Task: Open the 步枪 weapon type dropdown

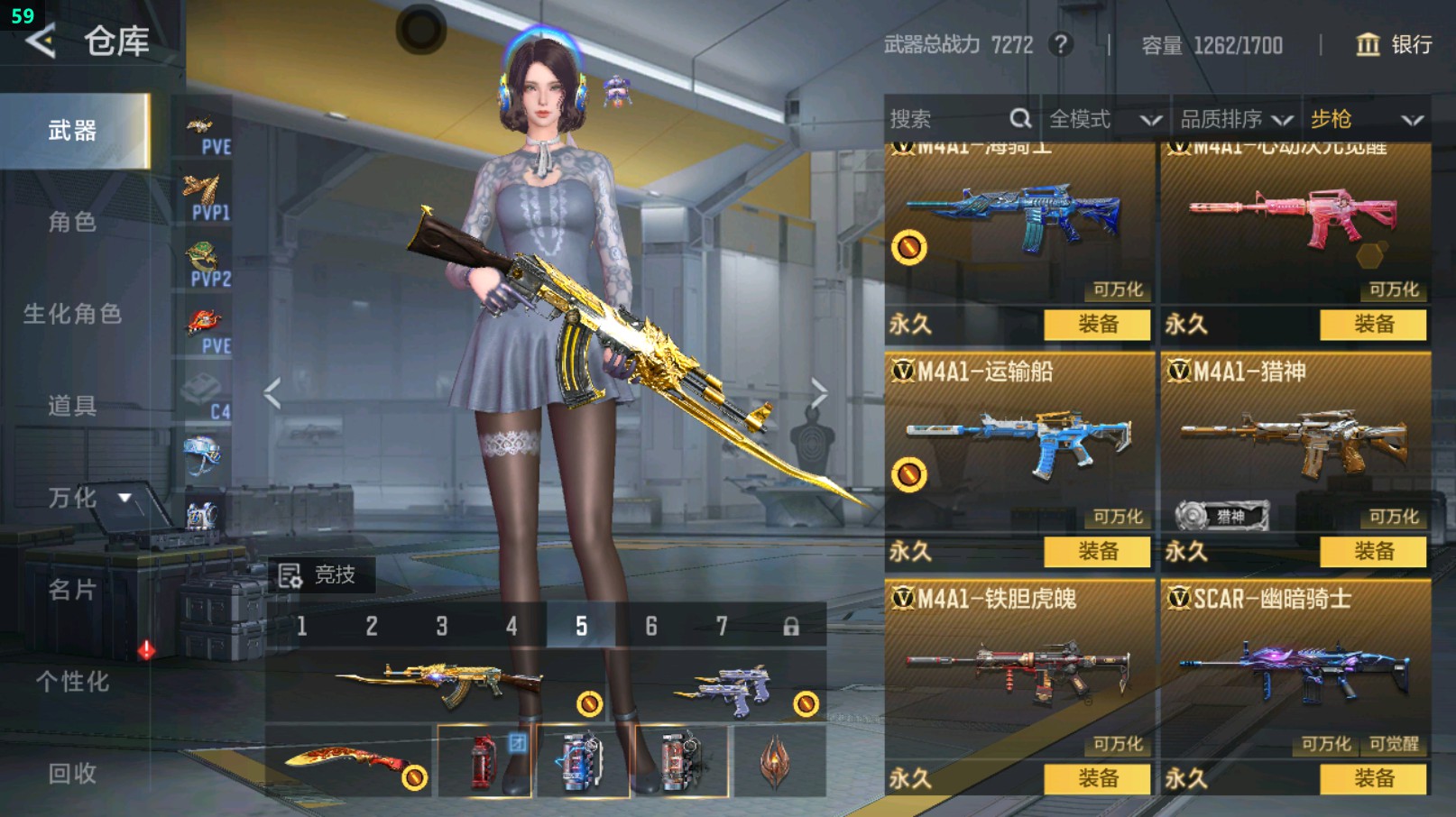Action: click(x=1366, y=119)
